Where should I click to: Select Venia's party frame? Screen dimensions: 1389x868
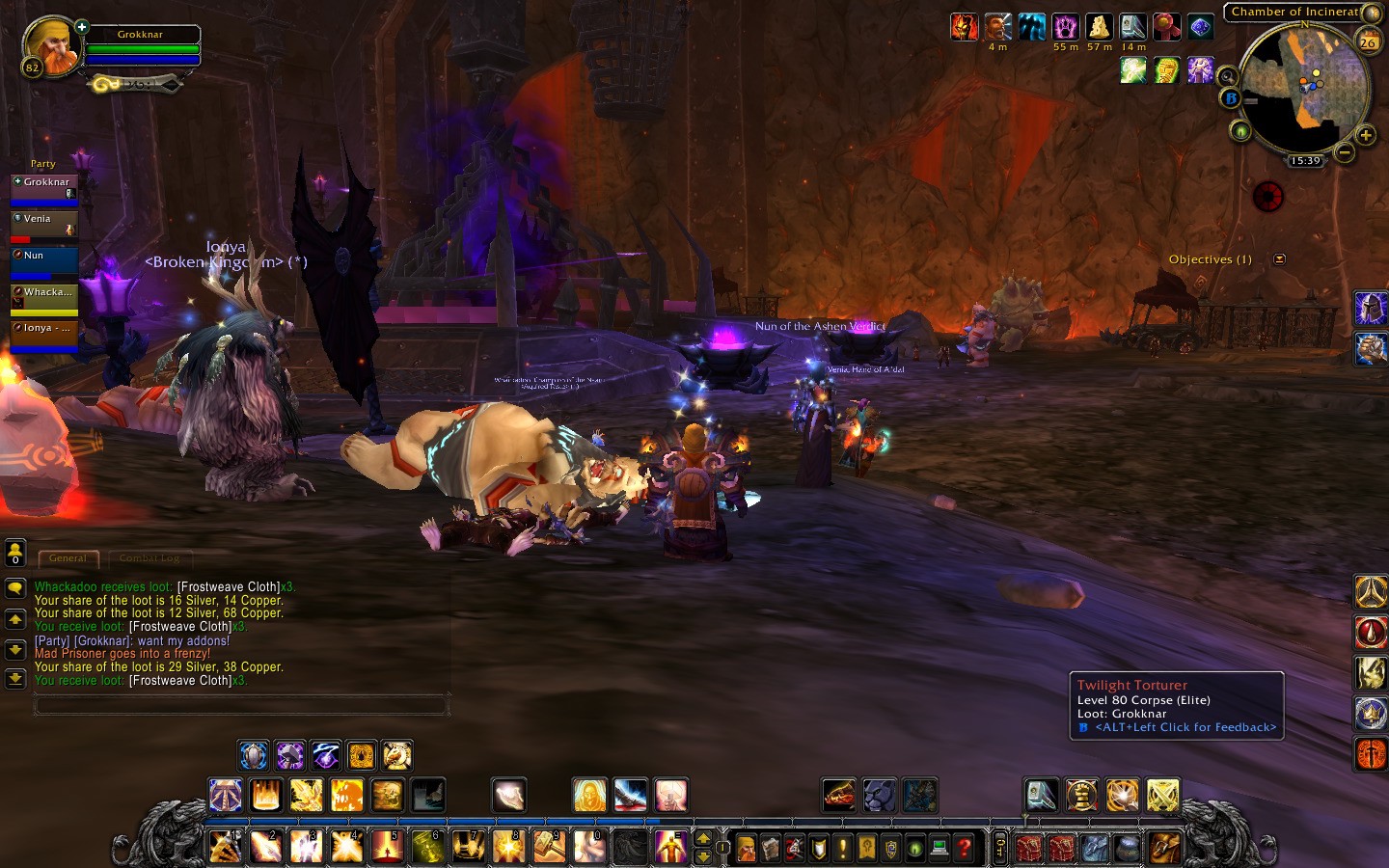click(x=43, y=224)
